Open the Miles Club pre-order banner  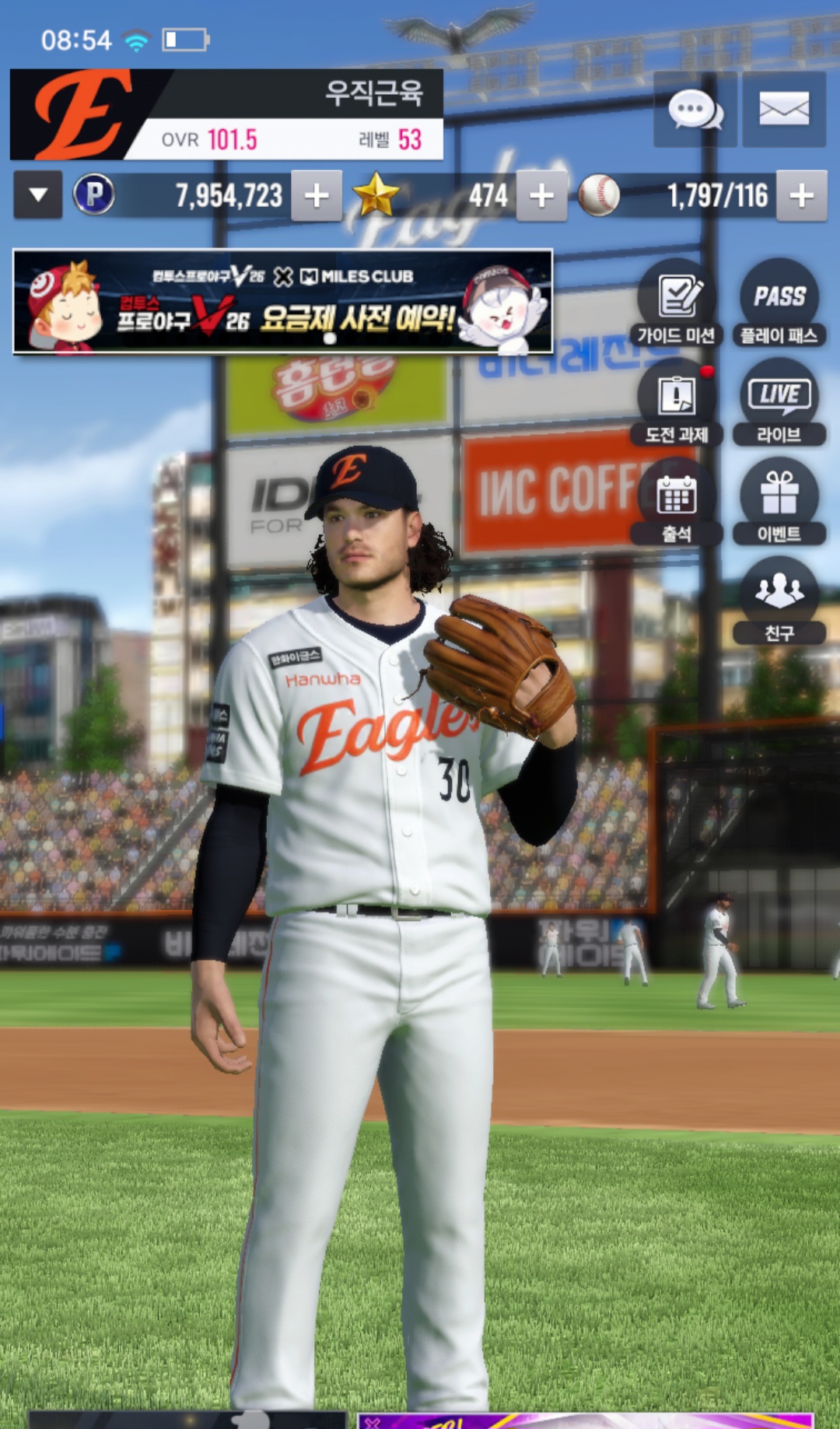tap(283, 302)
